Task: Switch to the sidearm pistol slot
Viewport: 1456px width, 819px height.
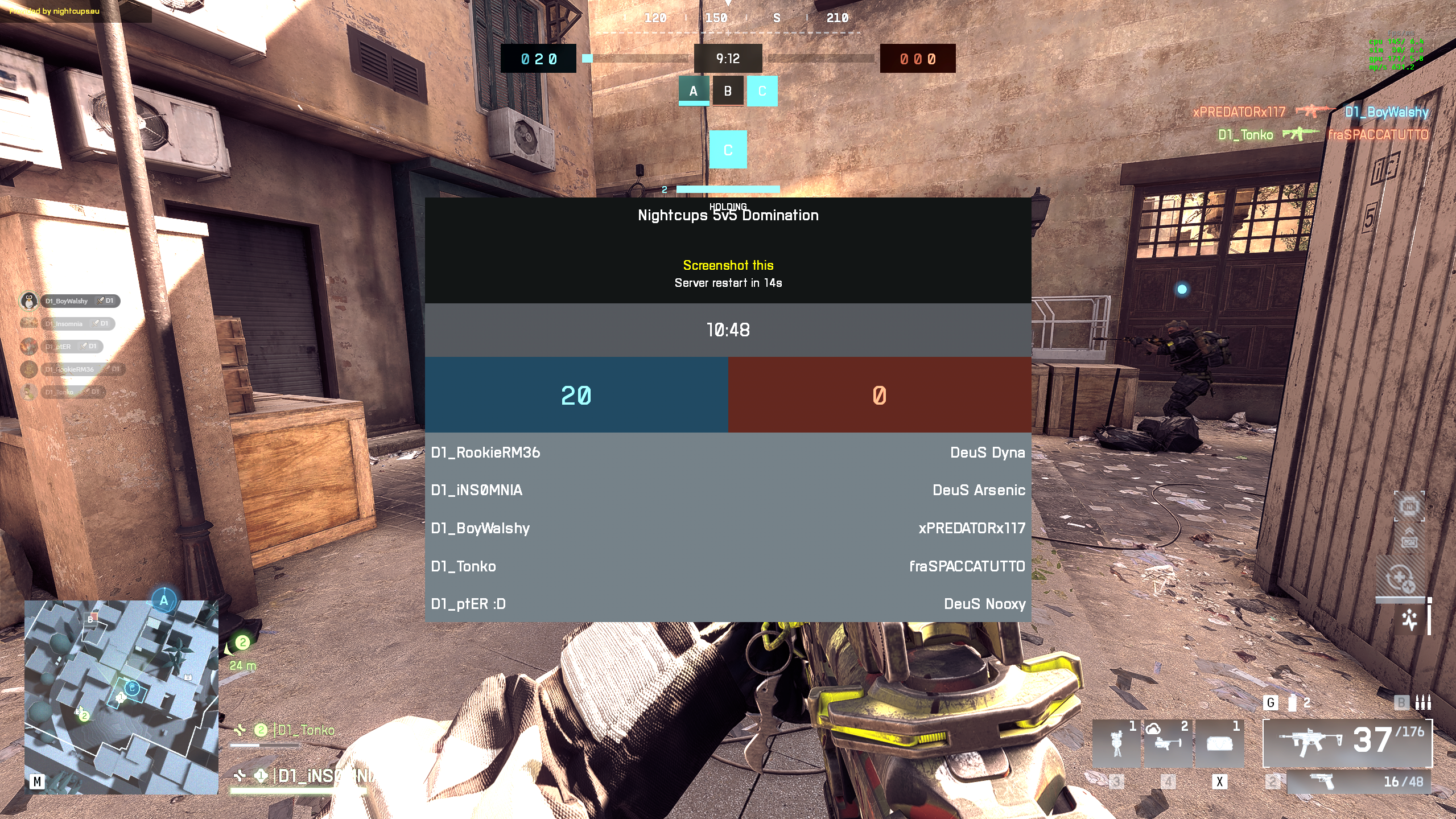Action: point(1359,781)
